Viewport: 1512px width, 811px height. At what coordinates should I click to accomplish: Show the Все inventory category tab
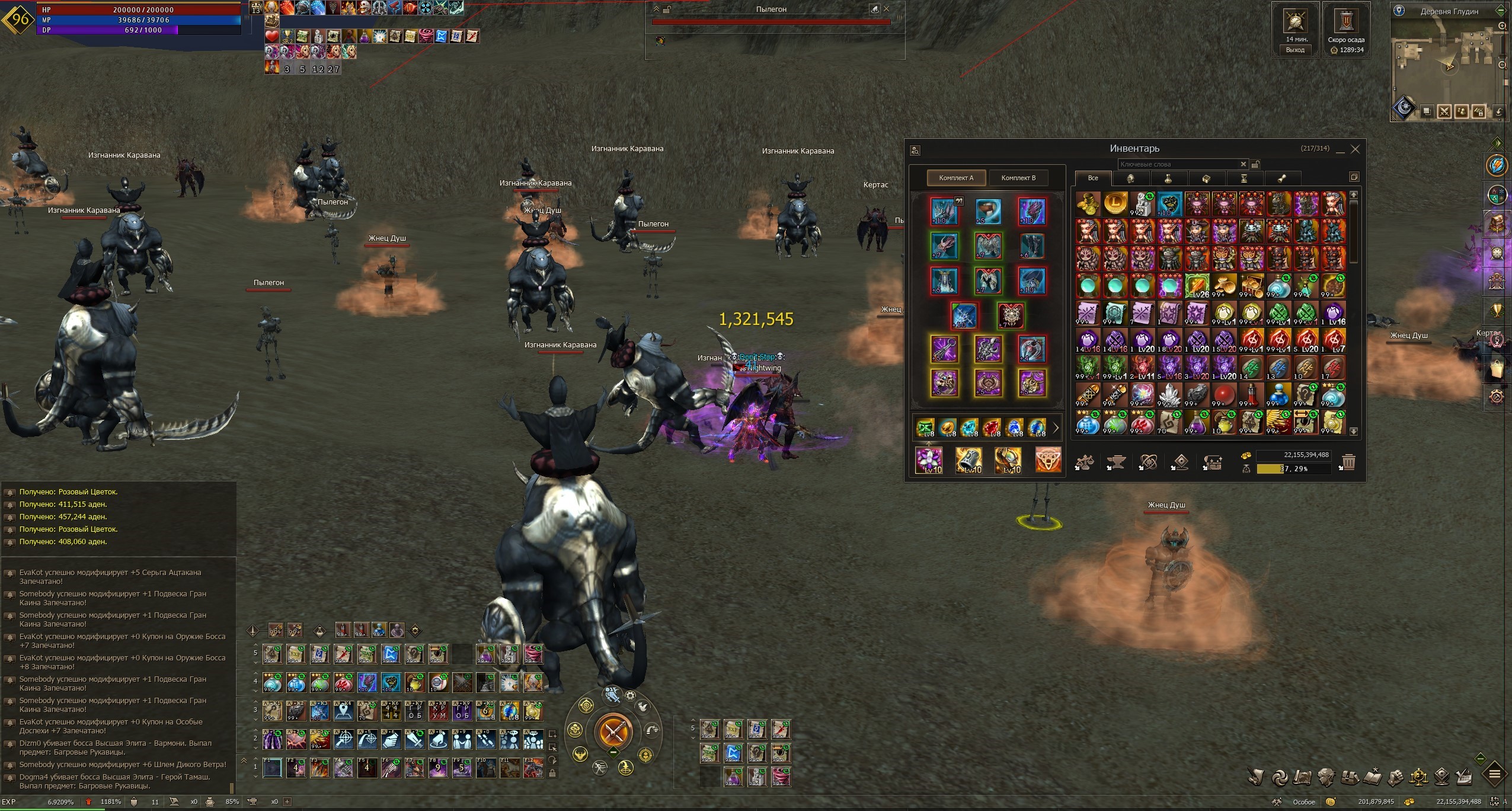pos(1092,178)
